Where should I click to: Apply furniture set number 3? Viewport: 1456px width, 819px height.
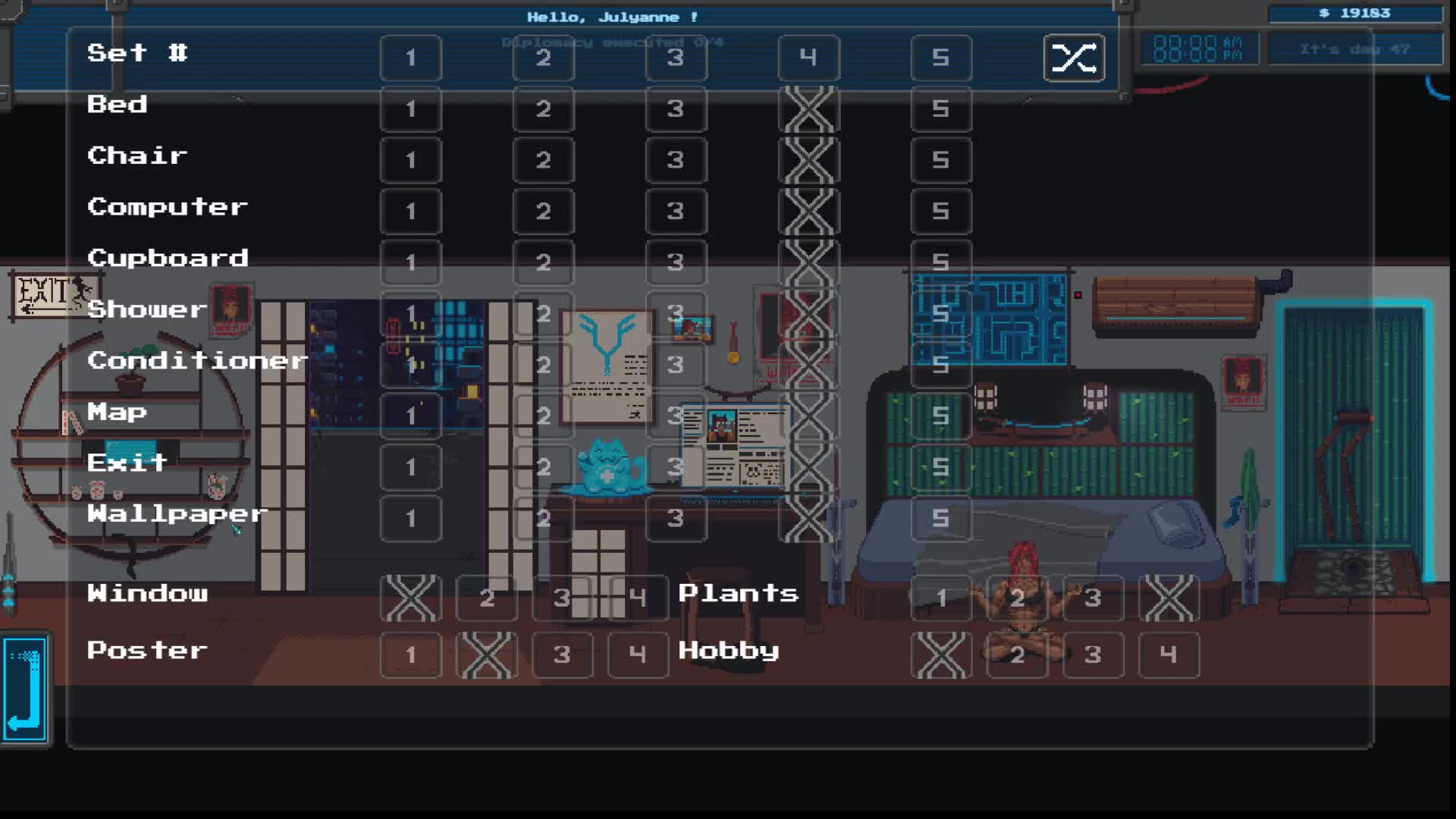(x=676, y=58)
